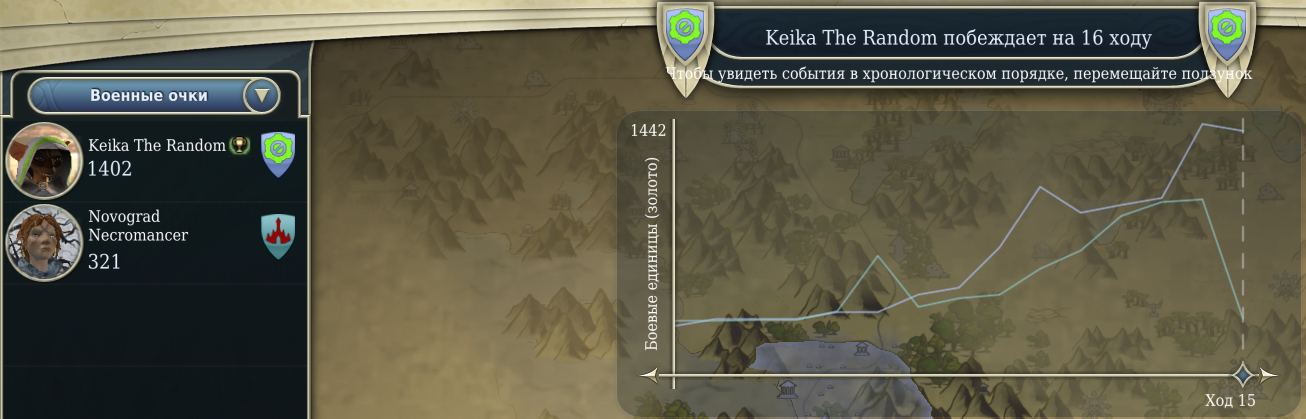
Task: Click Keika The Random's portrait
Action: 44,159
